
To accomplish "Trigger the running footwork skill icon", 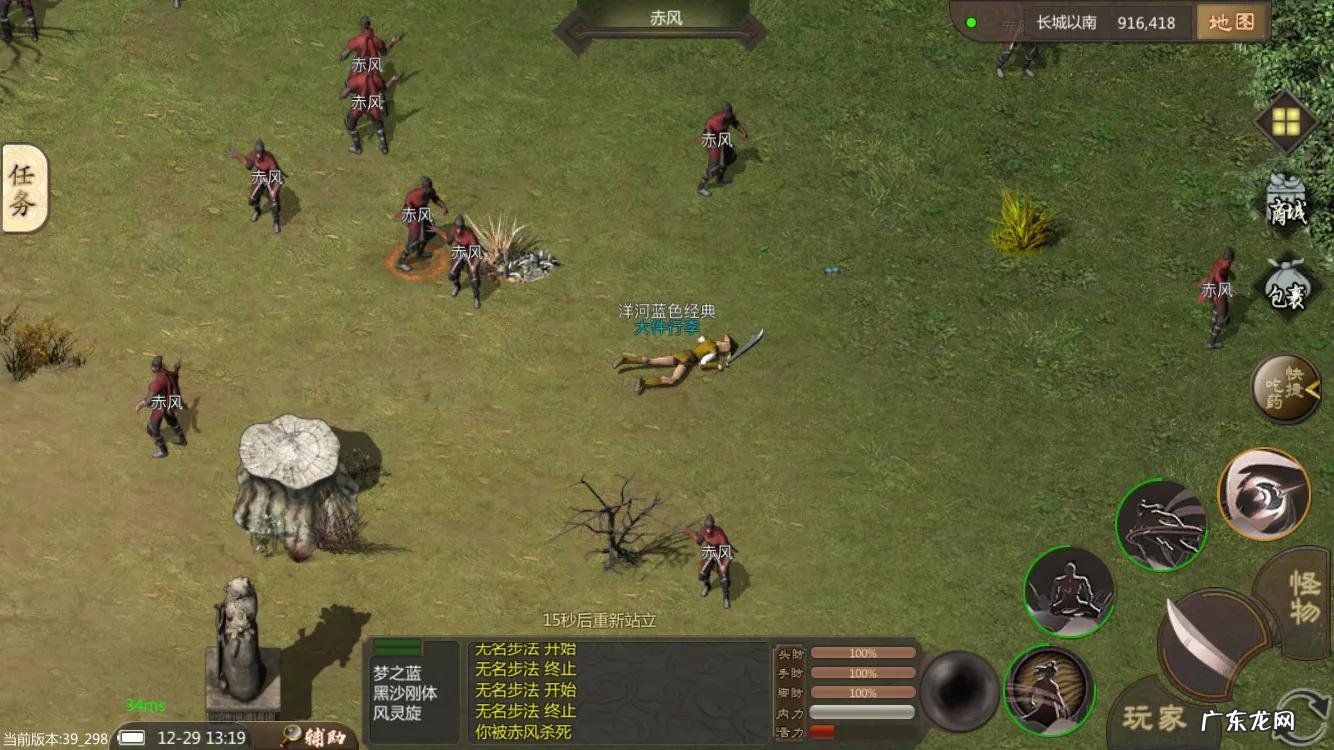I will coord(1048,690).
